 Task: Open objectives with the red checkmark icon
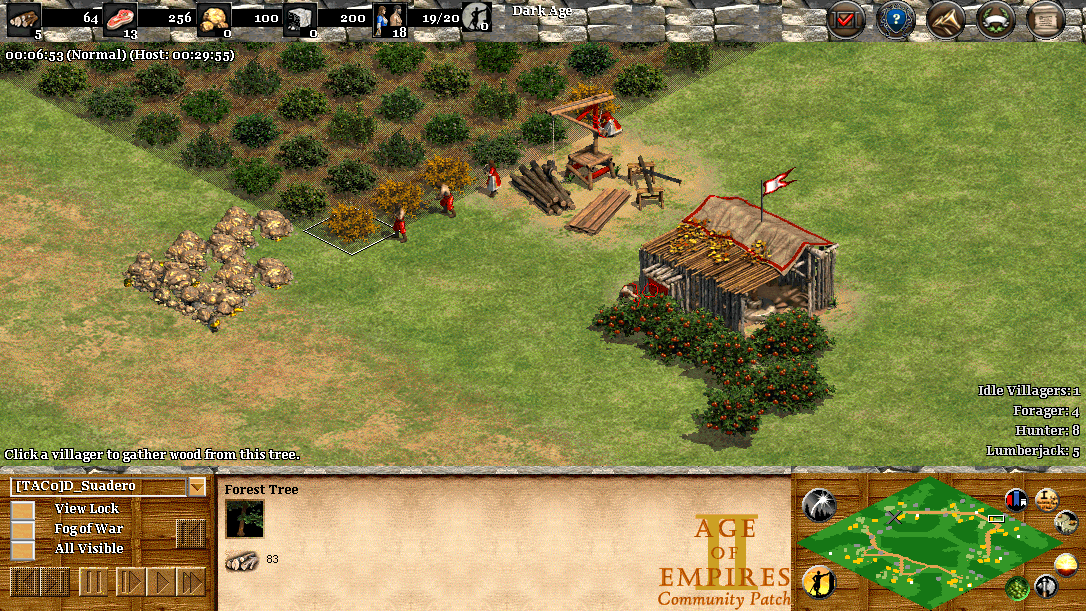(845, 20)
